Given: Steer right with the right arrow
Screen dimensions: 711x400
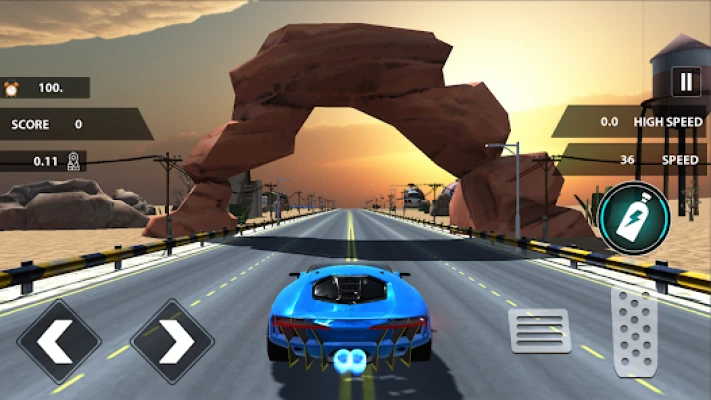Looking at the screenshot, I should click(x=172, y=342).
